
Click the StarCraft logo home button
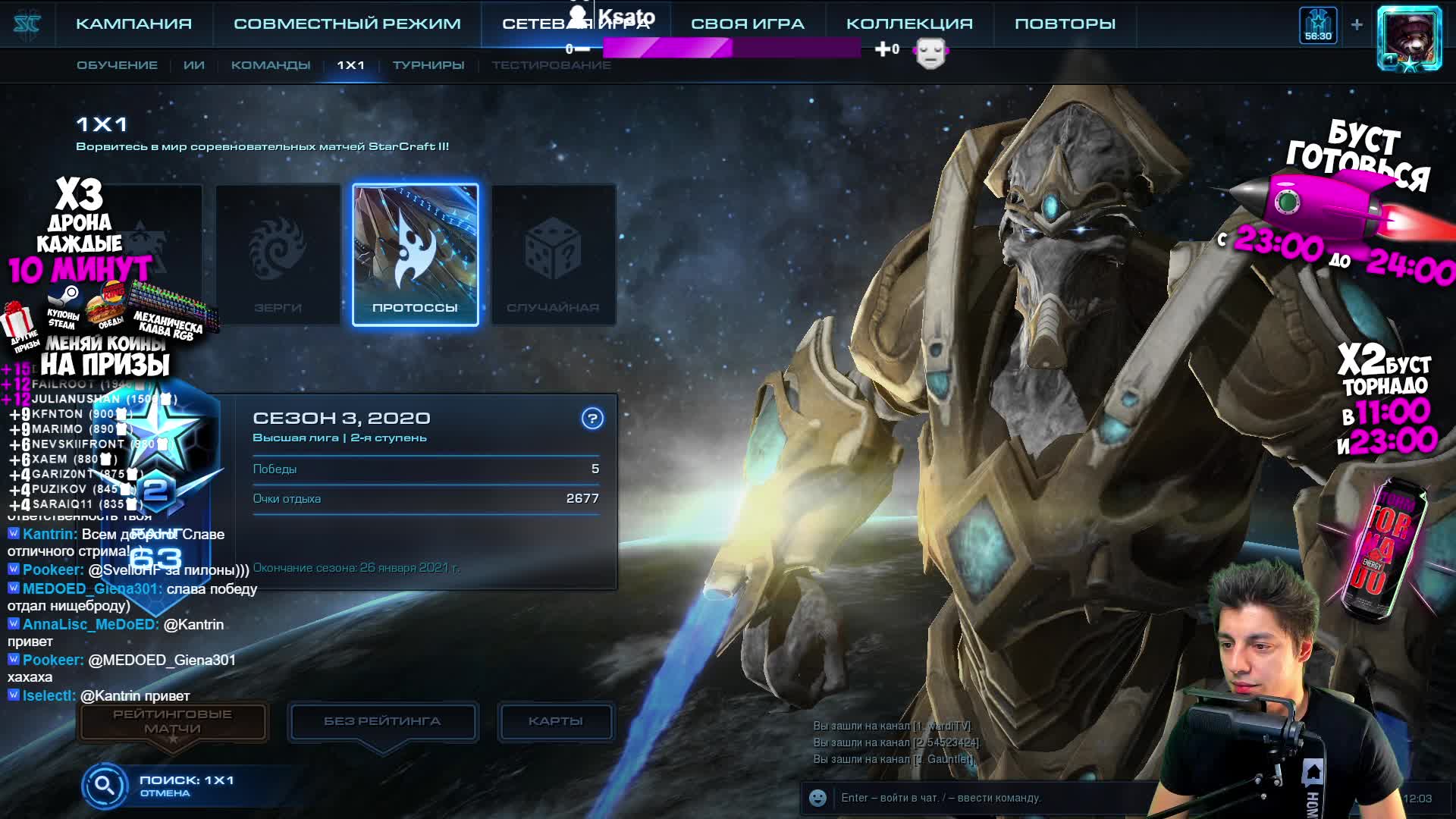(x=27, y=24)
